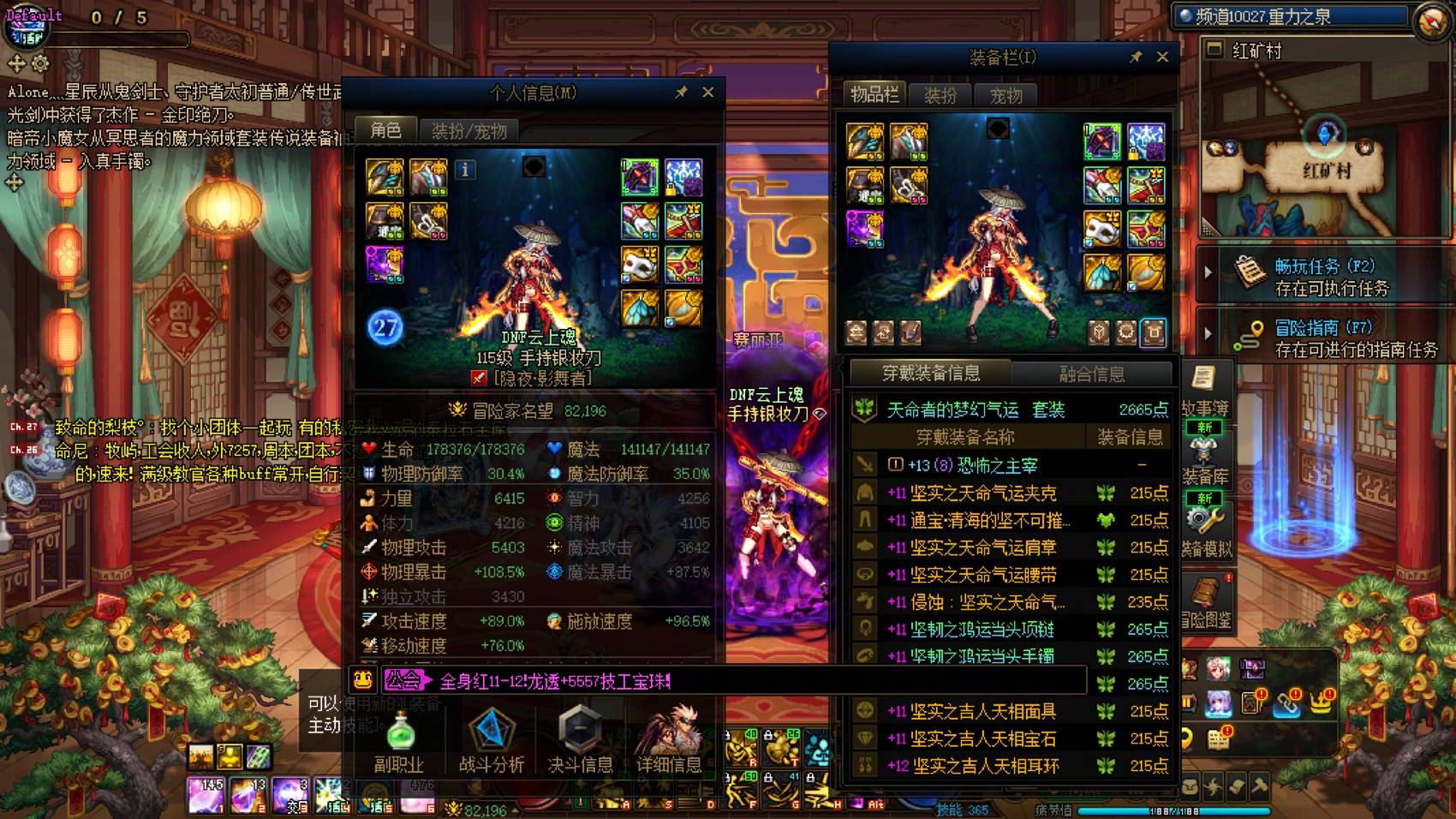Open 战斗分析 battle analysis icon
The width and height of the screenshot is (1456, 819).
pos(491,733)
